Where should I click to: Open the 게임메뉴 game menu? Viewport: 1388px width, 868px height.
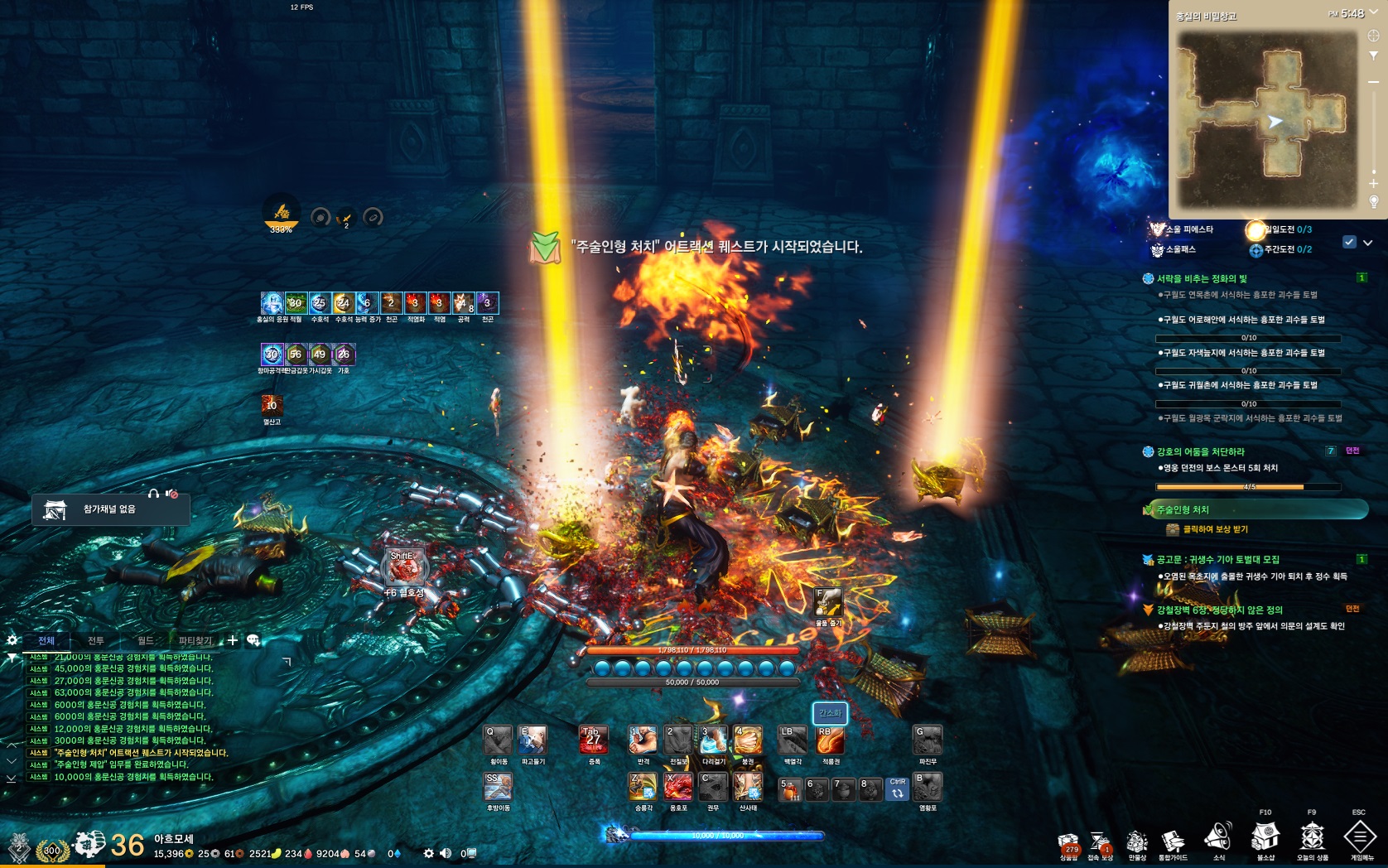(1360, 837)
